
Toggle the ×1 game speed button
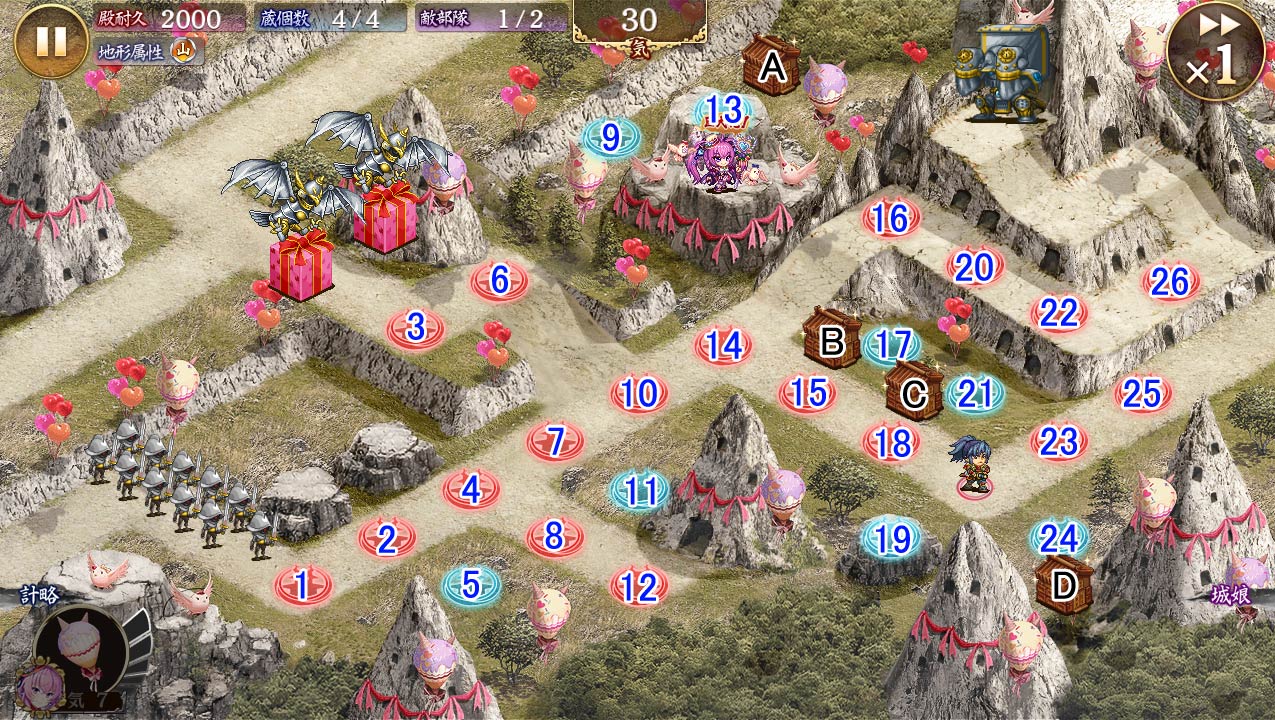[x=1214, y=52]
